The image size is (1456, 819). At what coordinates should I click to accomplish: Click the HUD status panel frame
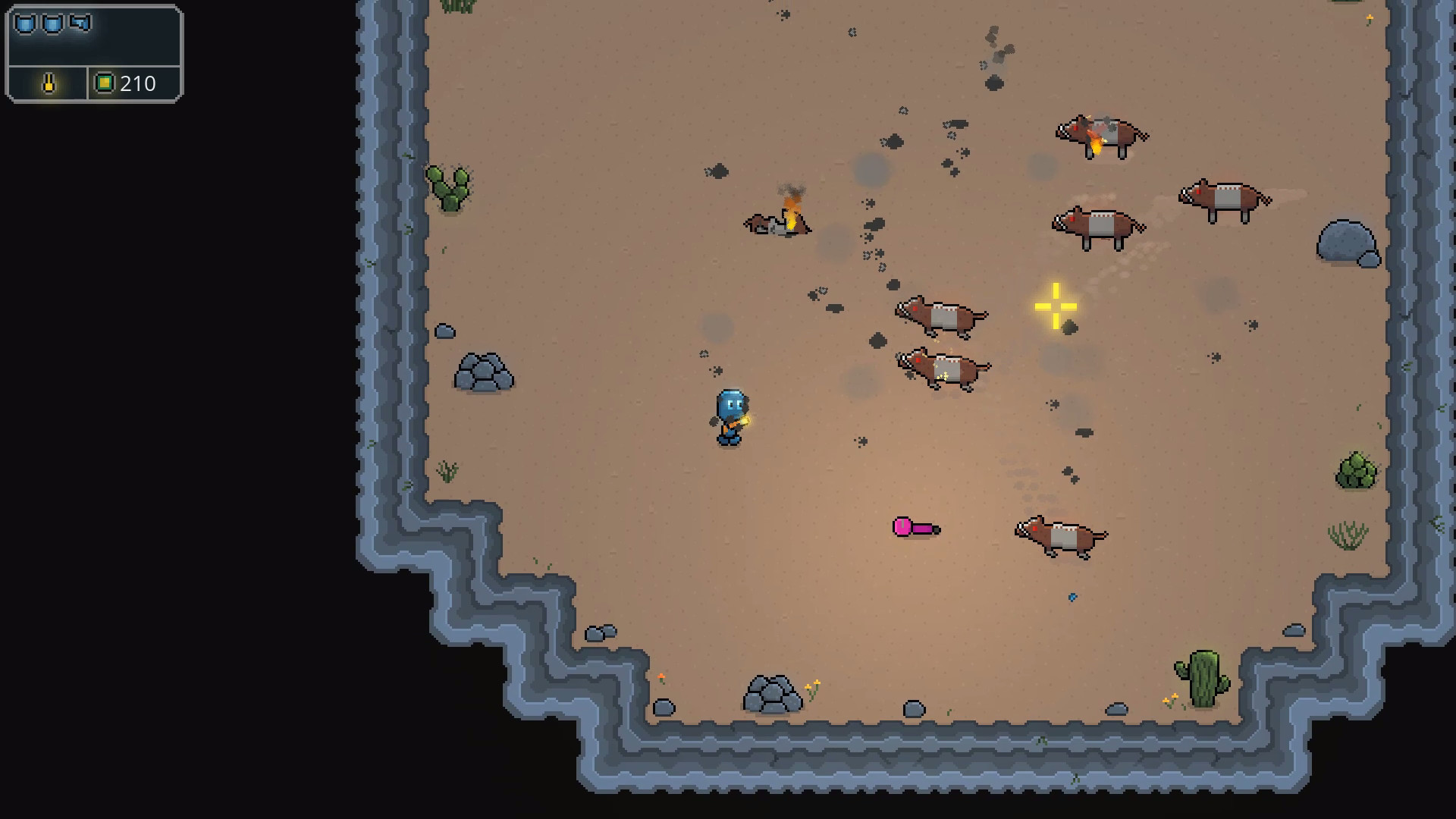pos(95,53)
